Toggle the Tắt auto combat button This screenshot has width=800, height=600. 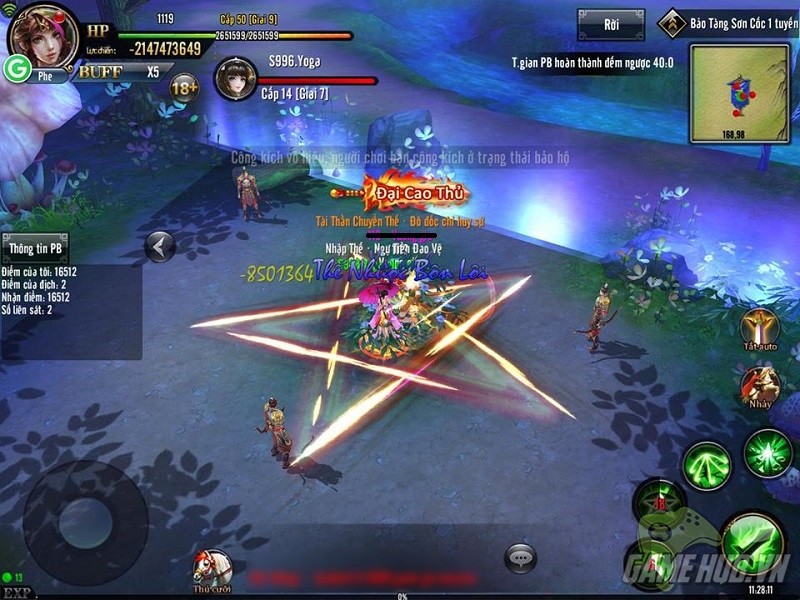tap(760, 328)
